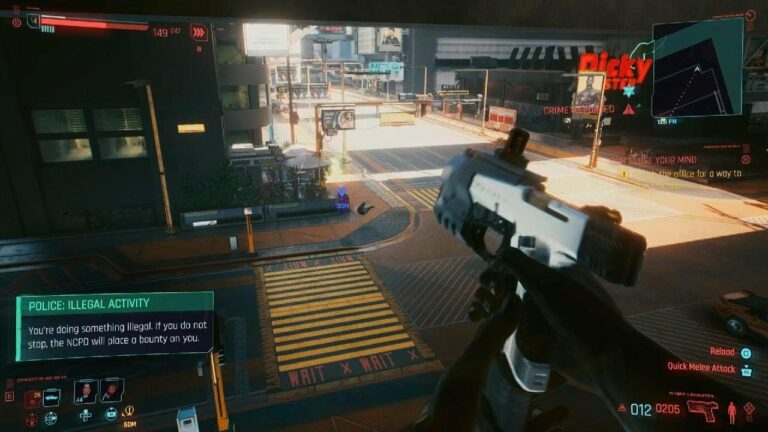Viewport: 768px width, 432px height.
Task: Click the Police: Illegal Activity notification
Action: pyautogui.click(x=115, y=326)
